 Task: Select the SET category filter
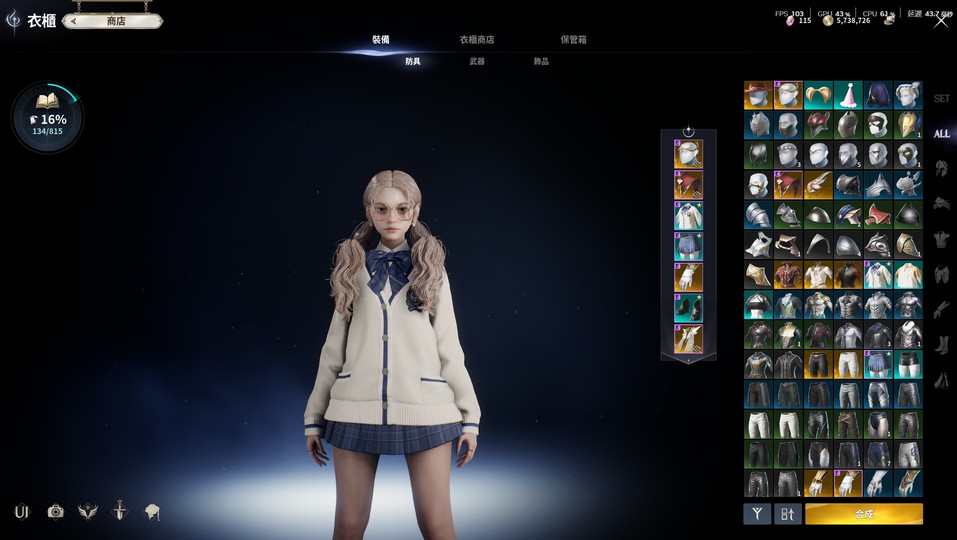click(941, 99)
